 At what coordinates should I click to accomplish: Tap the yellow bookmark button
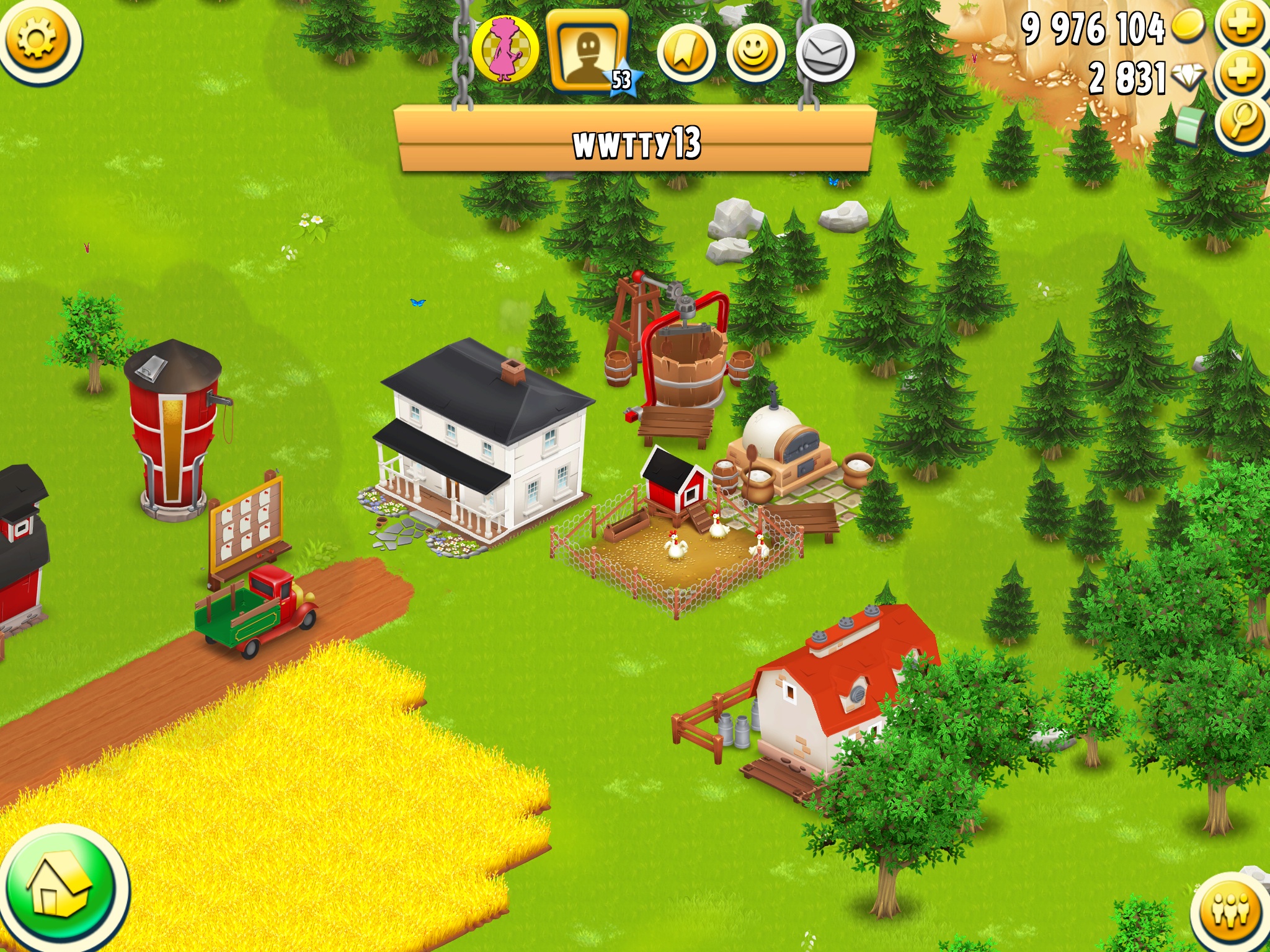(686, 53)
